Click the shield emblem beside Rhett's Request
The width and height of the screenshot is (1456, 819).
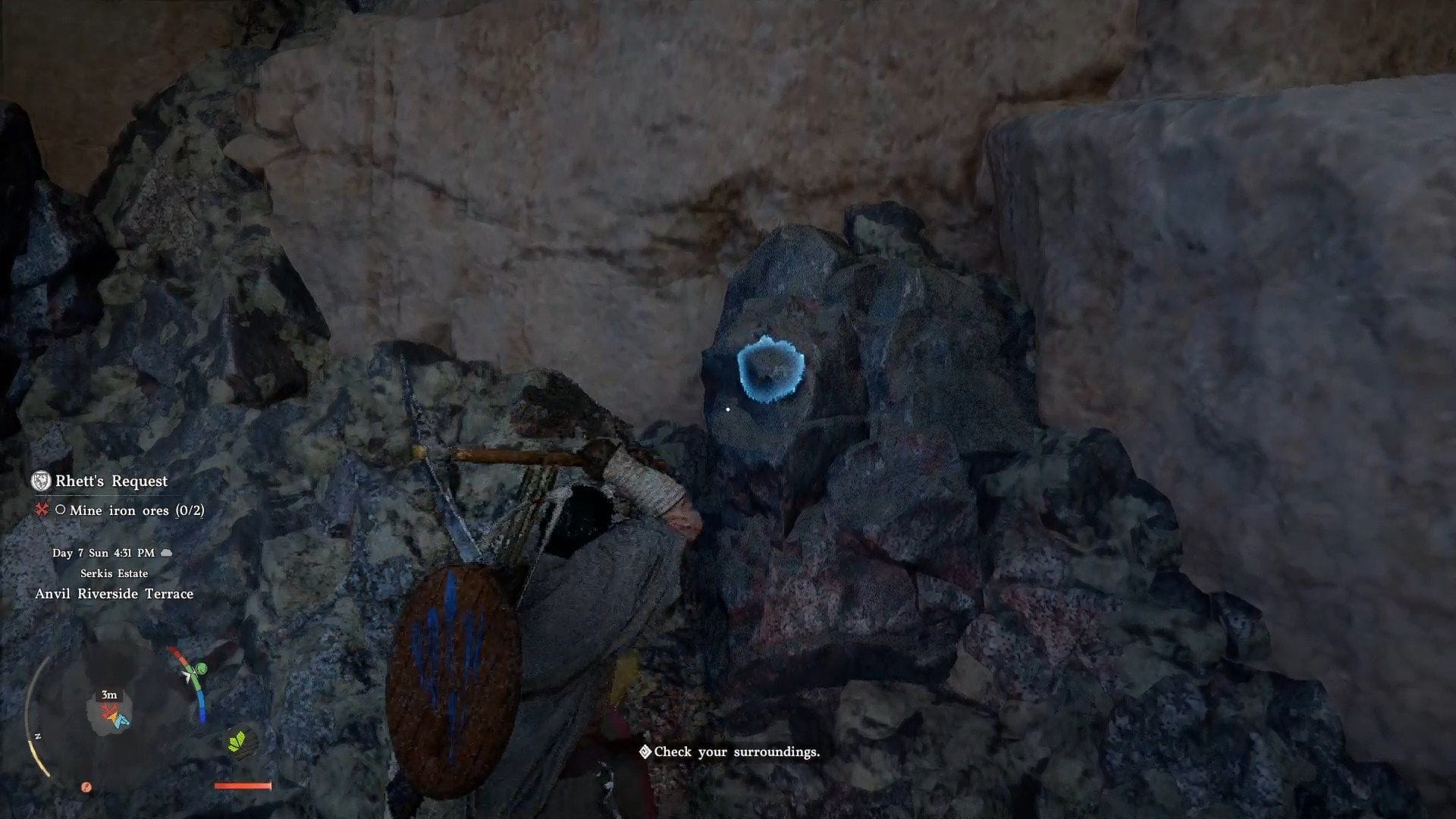tap(42, 480)
